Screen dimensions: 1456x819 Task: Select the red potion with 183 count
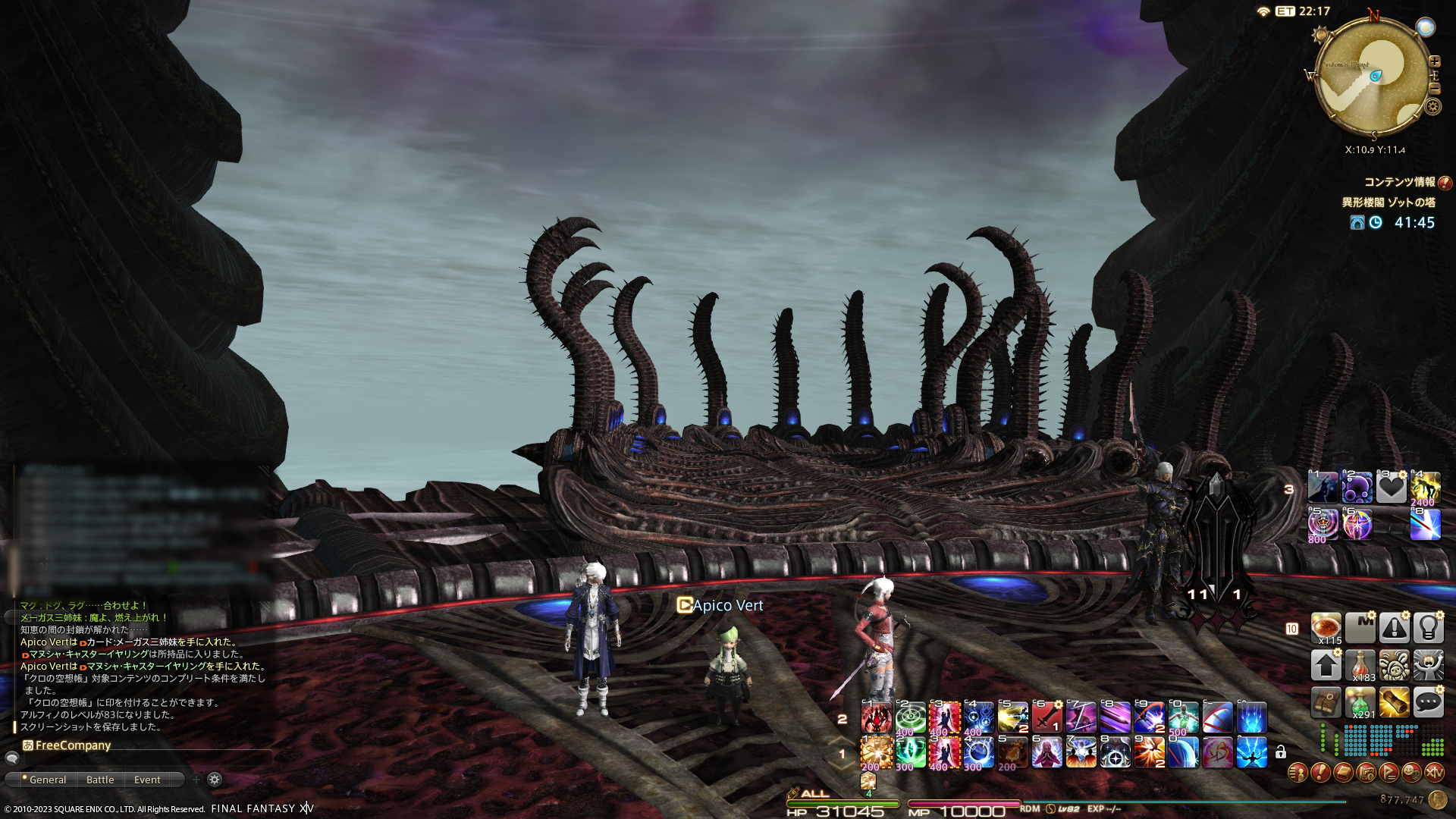[x=1360, y=666]
